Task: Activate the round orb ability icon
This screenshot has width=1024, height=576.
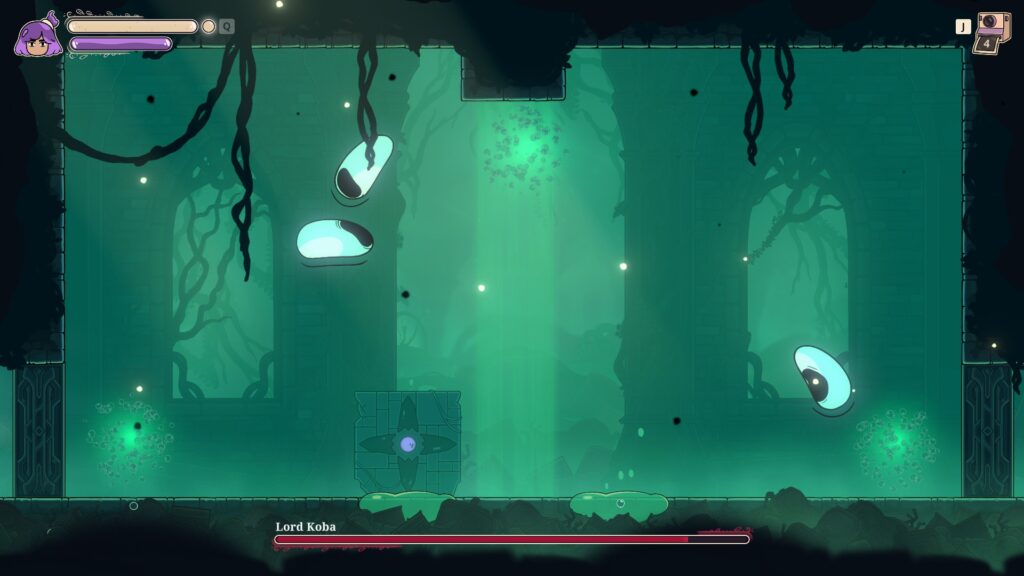Action: pos(208,27)
